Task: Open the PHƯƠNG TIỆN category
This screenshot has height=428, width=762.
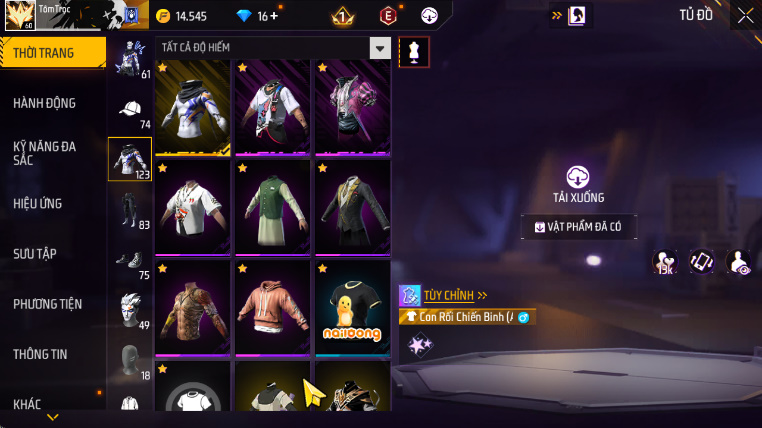Action: (48, 304)
